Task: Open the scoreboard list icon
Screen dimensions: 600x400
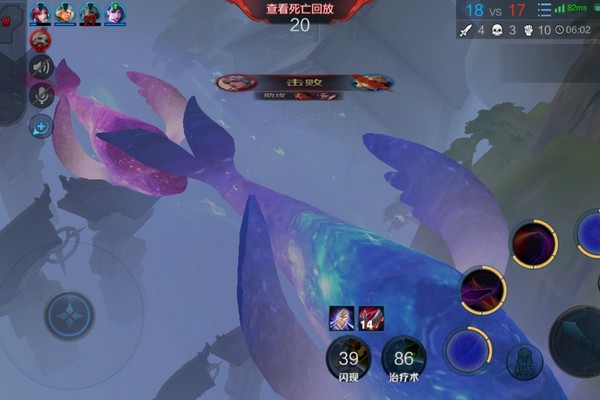Action: (x=545, y=9)
